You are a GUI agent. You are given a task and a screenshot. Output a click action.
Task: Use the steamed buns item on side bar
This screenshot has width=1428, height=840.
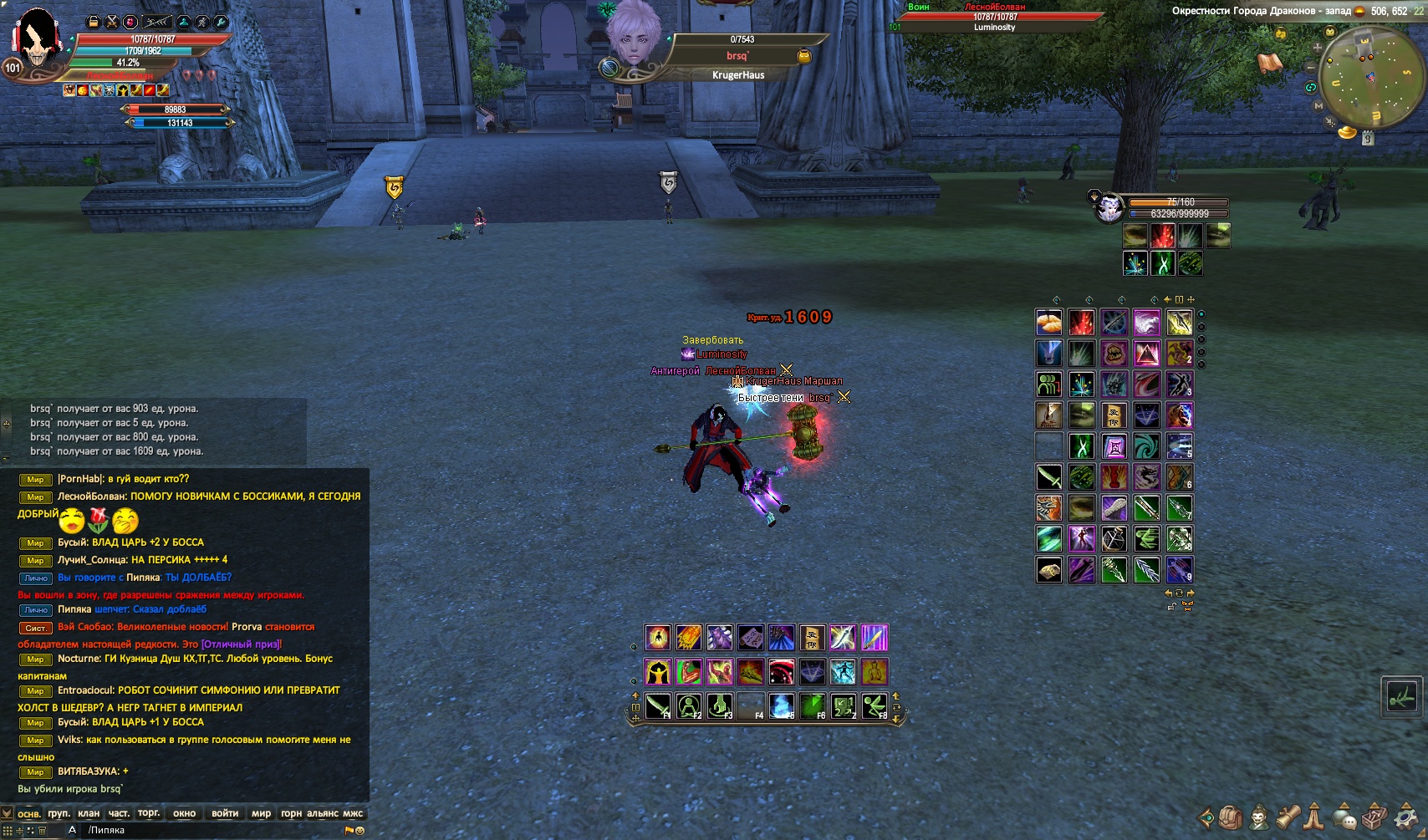1049,322
